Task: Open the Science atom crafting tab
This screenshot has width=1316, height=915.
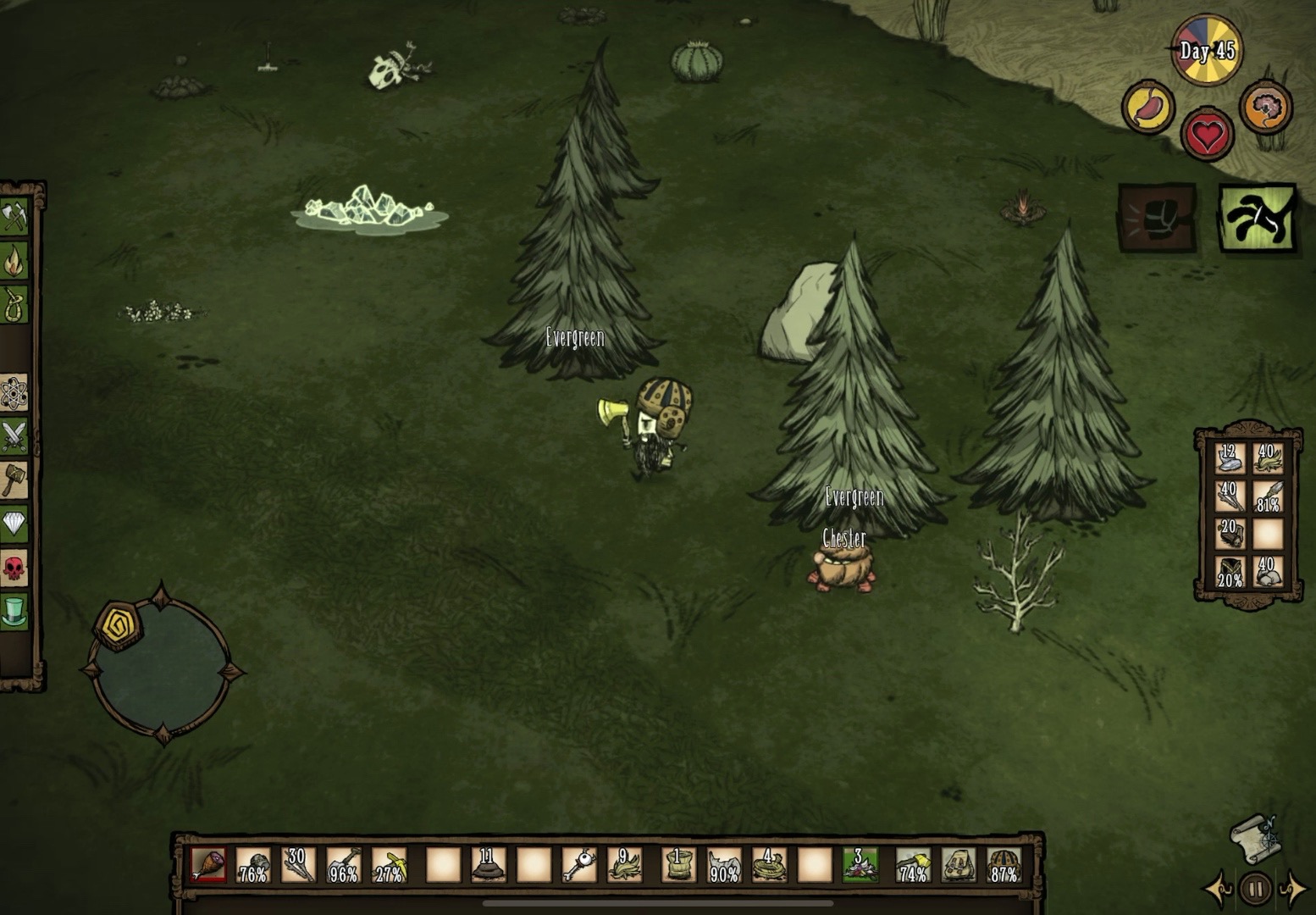Action: [14, 392]
